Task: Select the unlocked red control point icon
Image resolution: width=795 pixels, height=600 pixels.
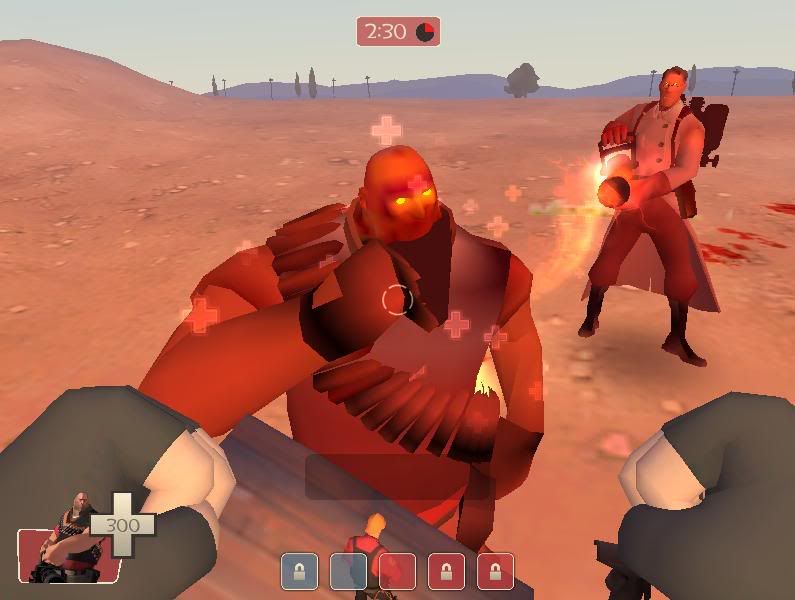Action: coord(397,571)
